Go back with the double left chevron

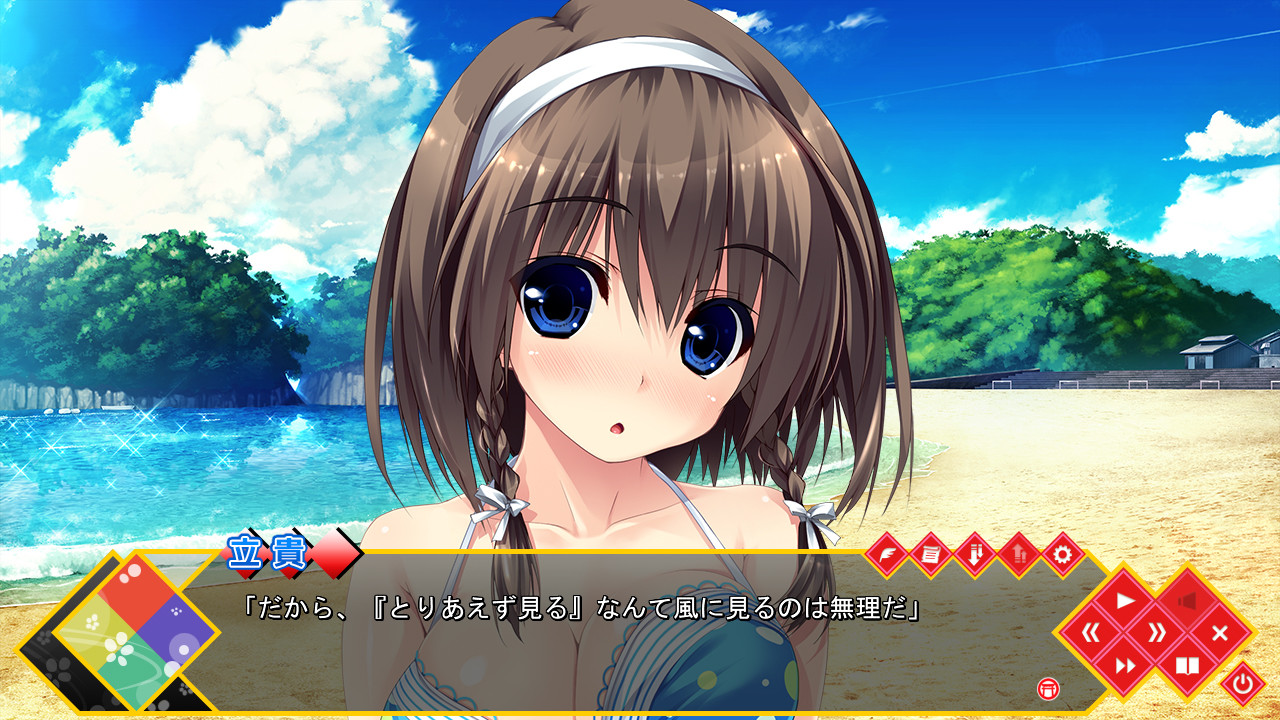tap(1093, 632)
